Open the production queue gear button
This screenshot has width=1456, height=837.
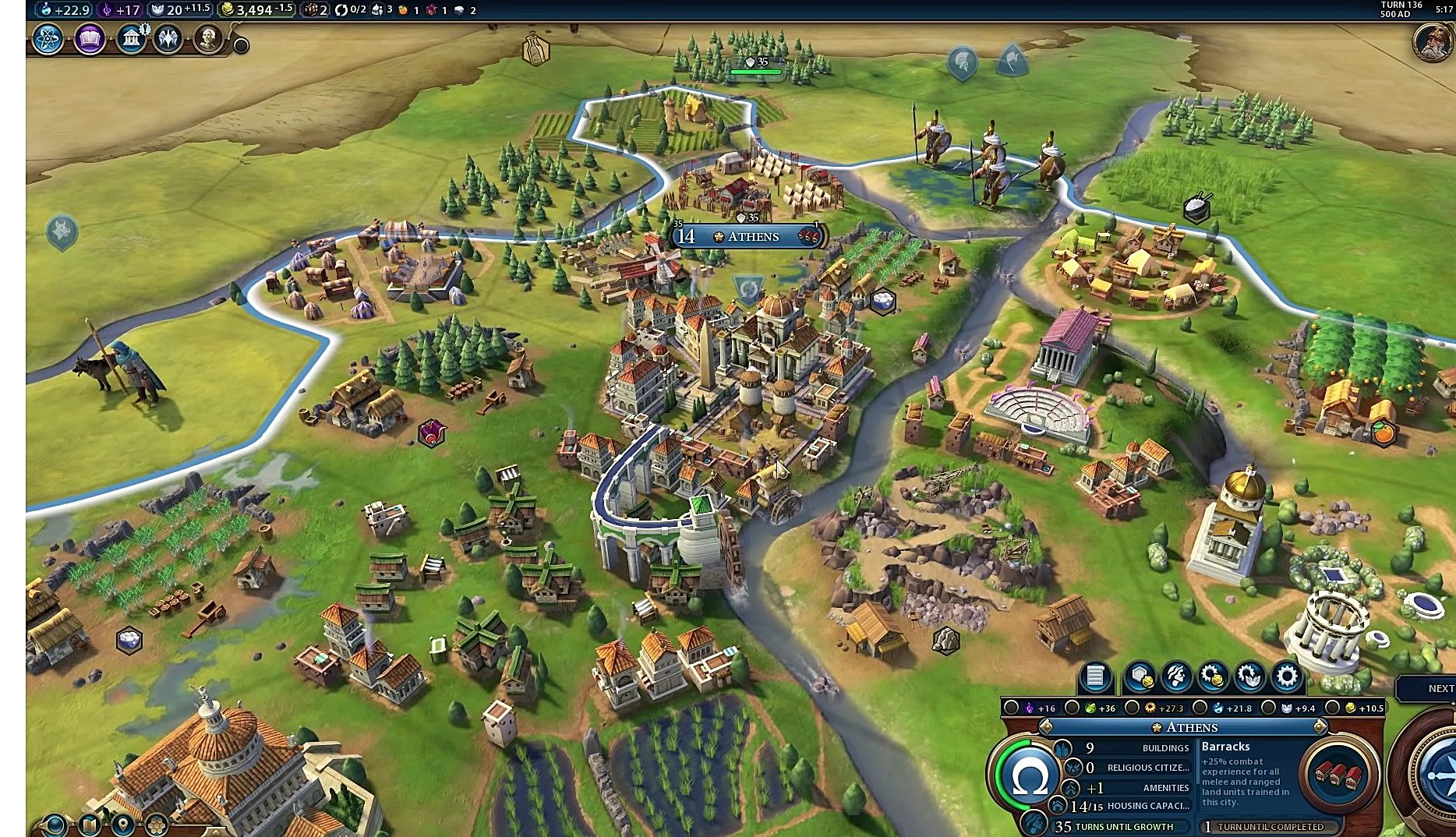point(1287,676)
